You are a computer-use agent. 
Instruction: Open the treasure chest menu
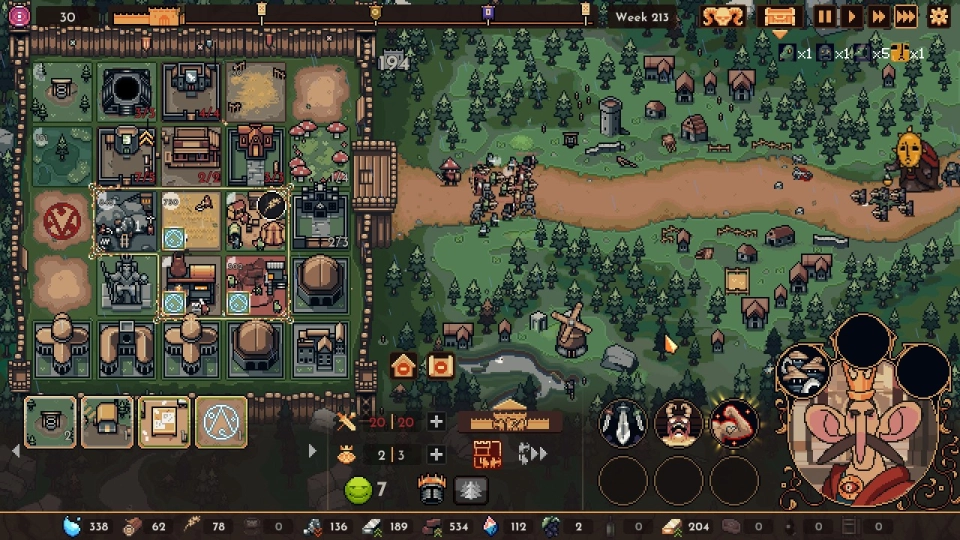[x=779, y=16]
